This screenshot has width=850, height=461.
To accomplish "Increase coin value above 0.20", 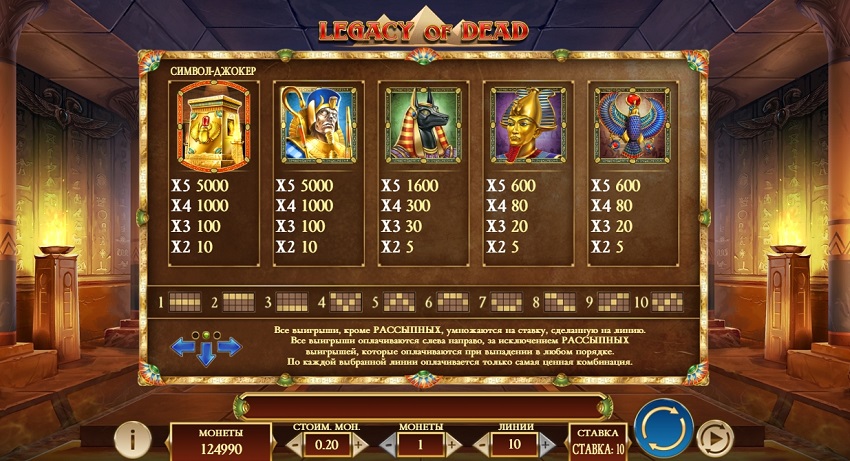I will pos(357,443).
